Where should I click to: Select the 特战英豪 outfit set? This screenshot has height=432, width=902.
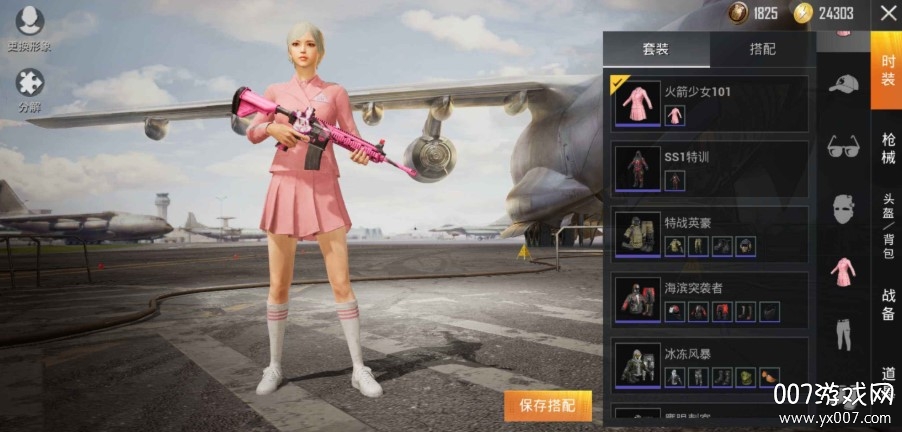(x=710, y=234)
